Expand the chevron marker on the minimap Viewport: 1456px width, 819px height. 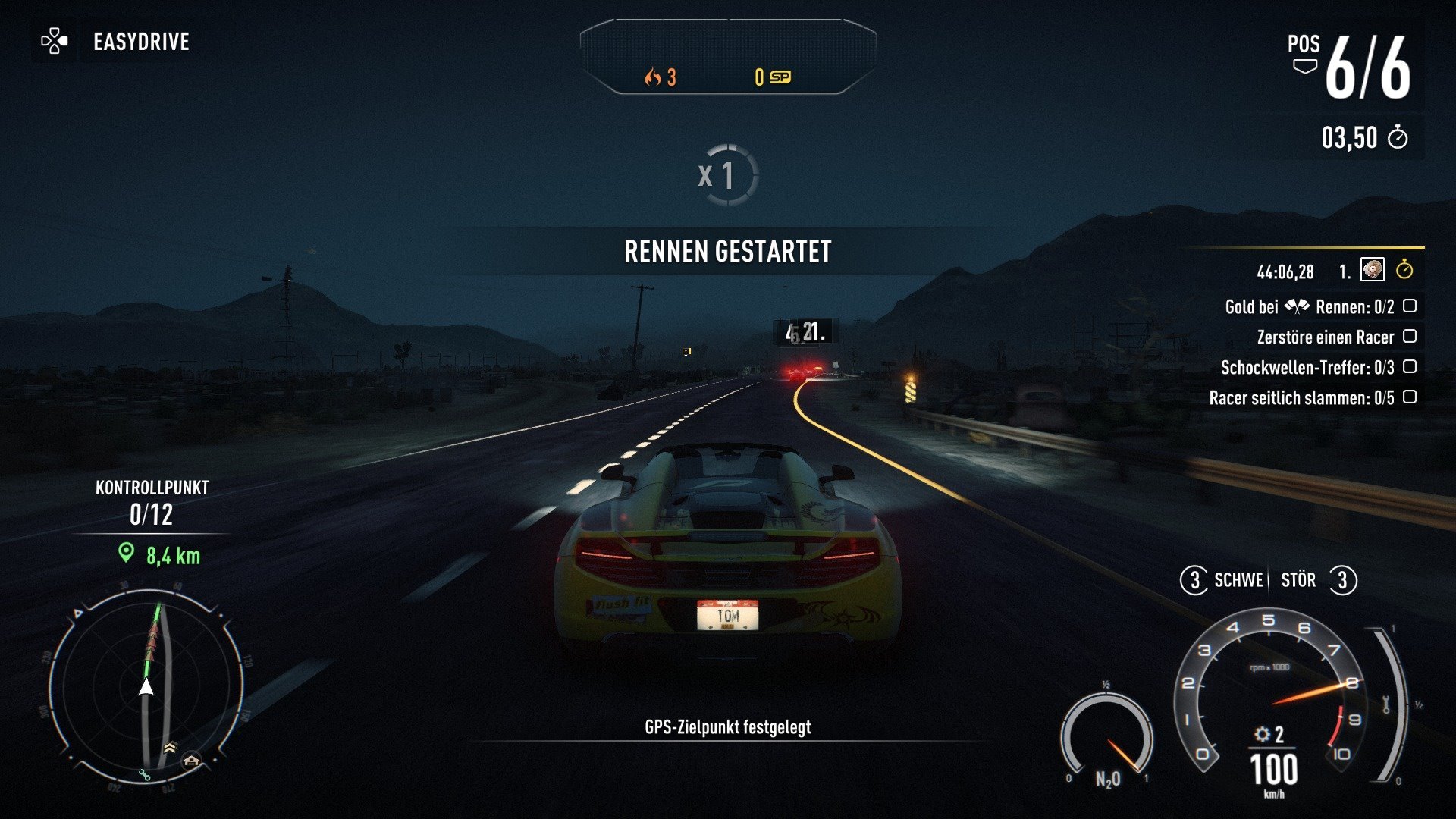click(170, 748)
